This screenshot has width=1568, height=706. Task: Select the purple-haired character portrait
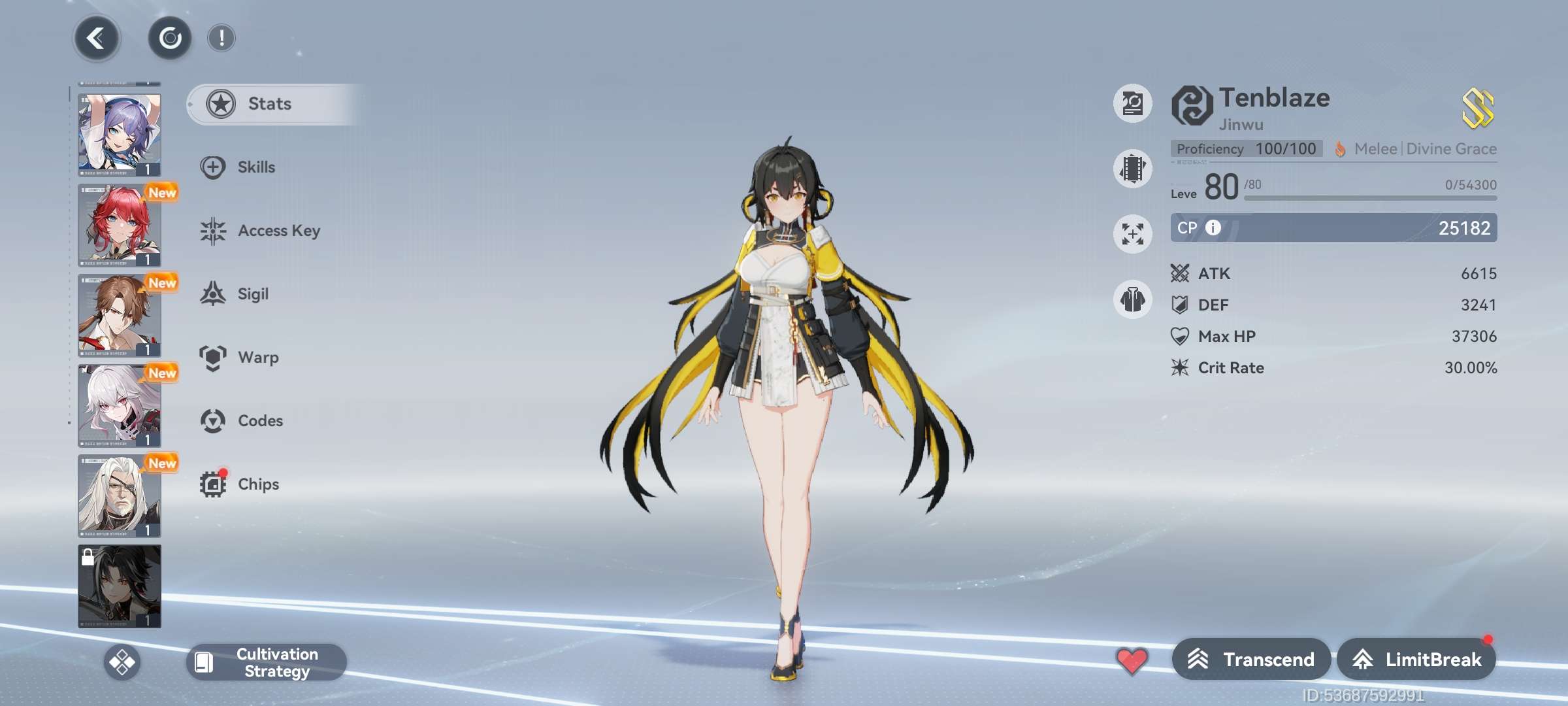(120, 135)
